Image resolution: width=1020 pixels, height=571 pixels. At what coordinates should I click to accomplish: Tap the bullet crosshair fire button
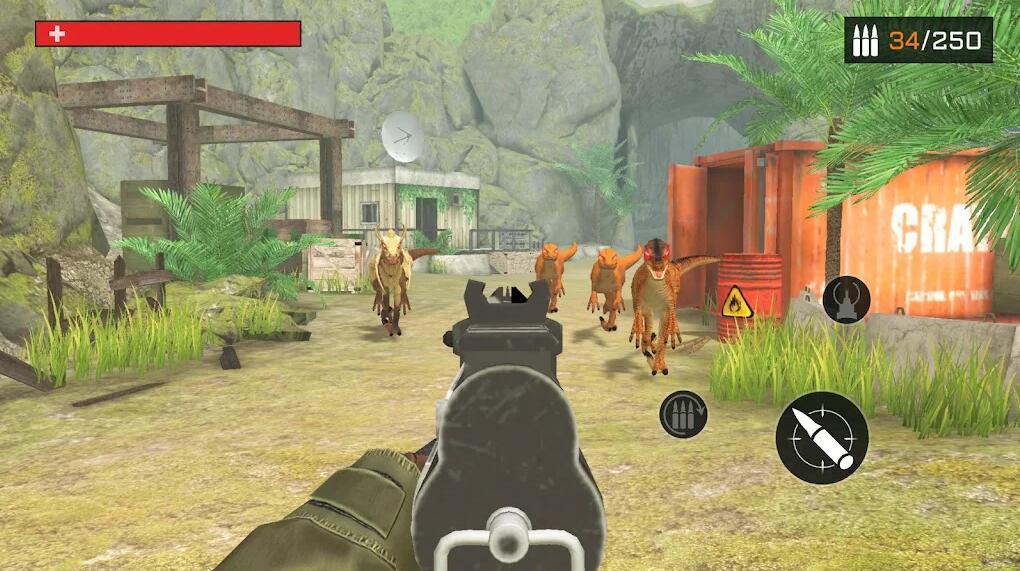[821, 438]
